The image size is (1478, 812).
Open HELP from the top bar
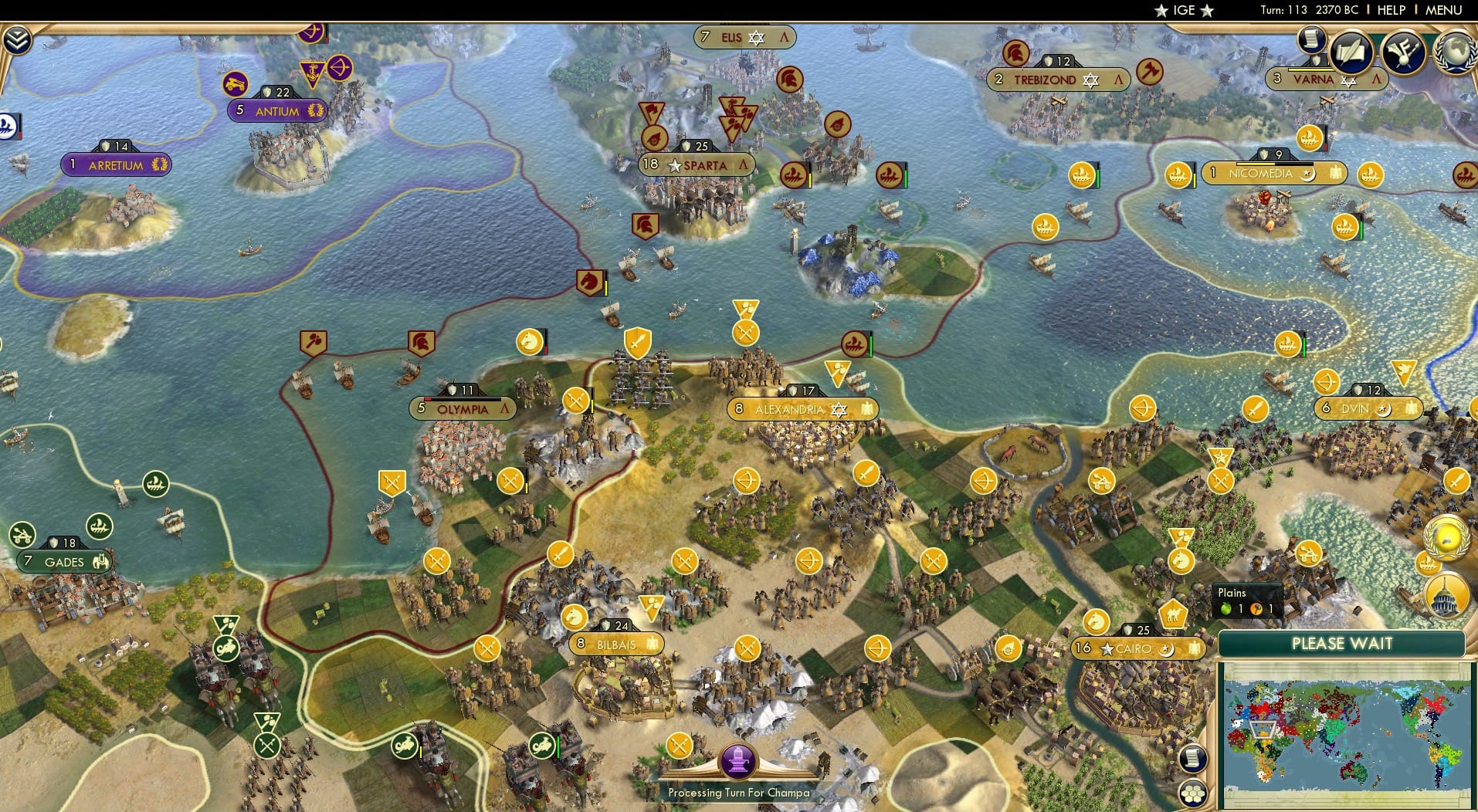click(x=1391, y=10)
